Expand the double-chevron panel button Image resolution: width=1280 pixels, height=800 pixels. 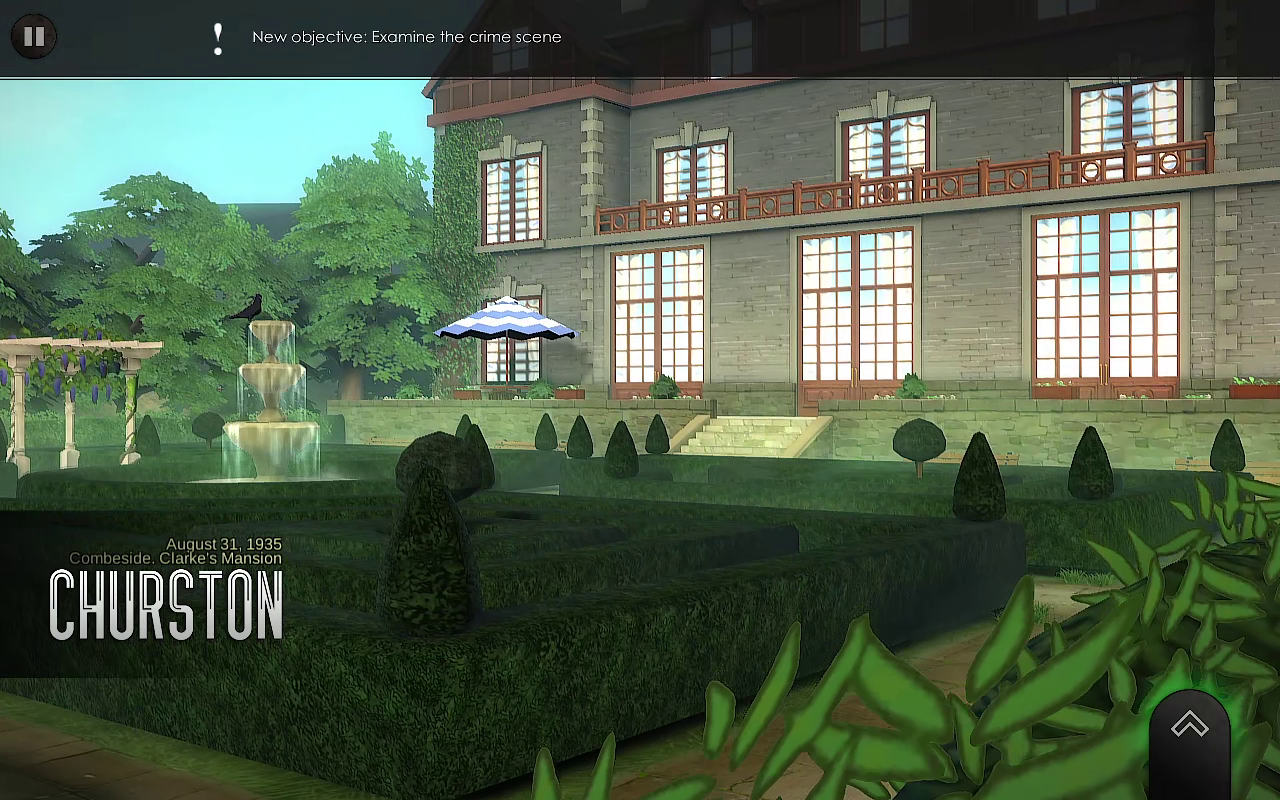click(x=1189, y=727)
